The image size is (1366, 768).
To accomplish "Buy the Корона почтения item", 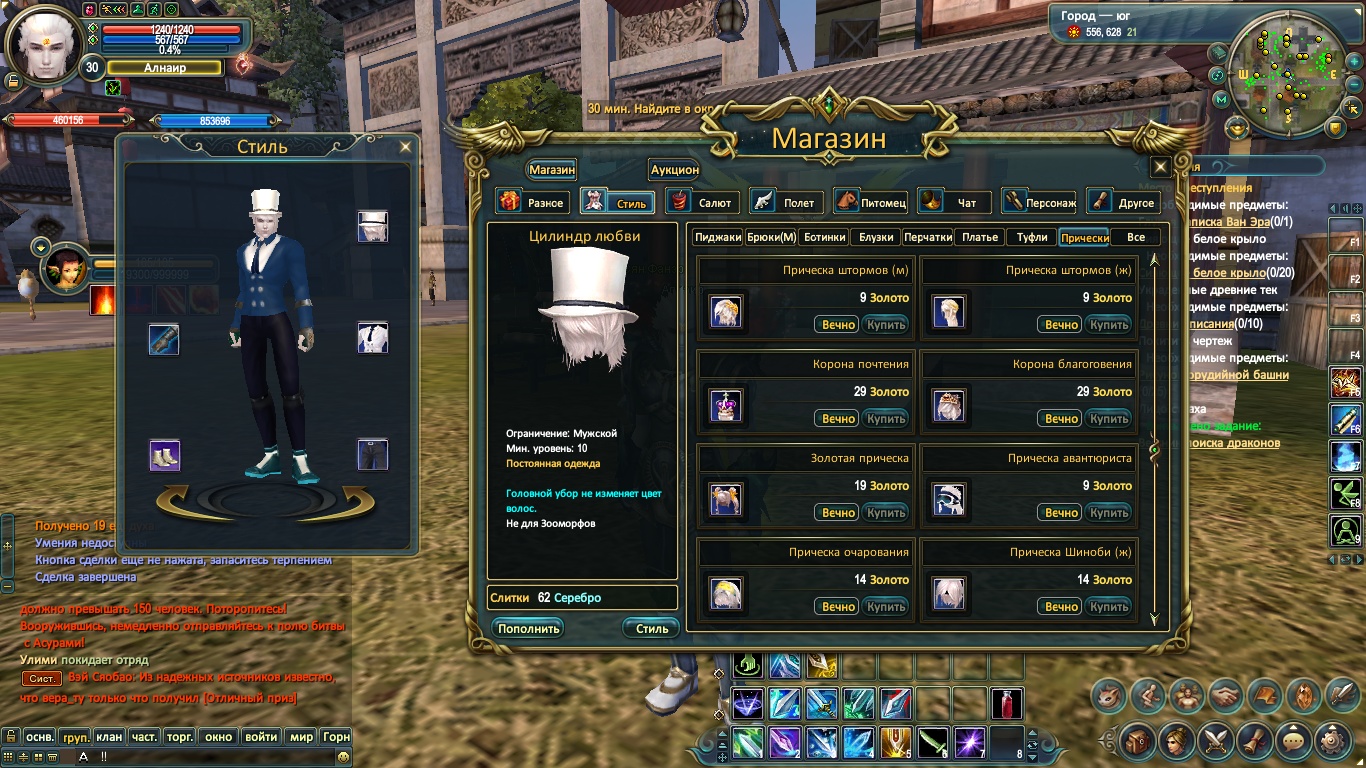I will pyautogui.click(x=886, y=418).
